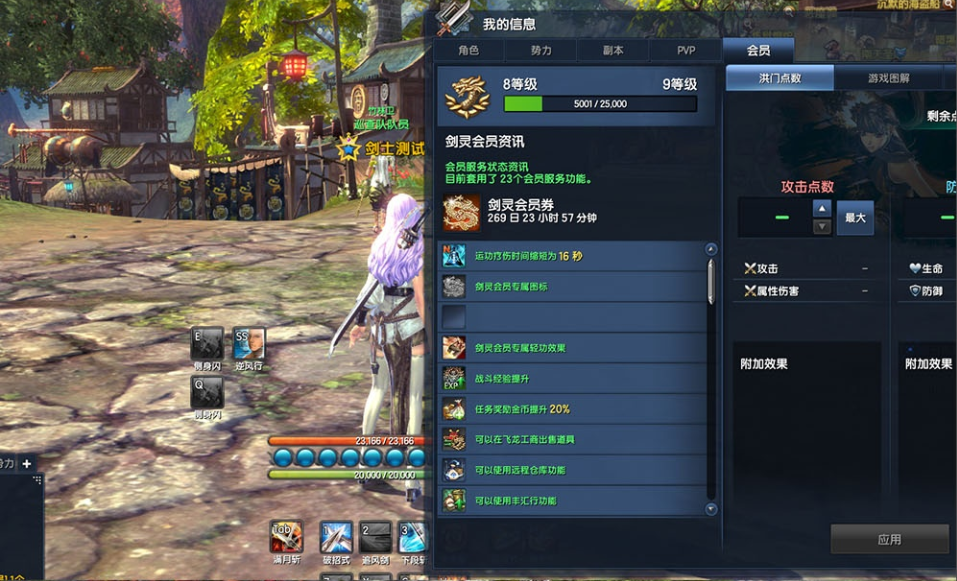The height and width of the screenshot is (581, 957).
Task: Select the 副本 dungeon tab
Action: 613,51
